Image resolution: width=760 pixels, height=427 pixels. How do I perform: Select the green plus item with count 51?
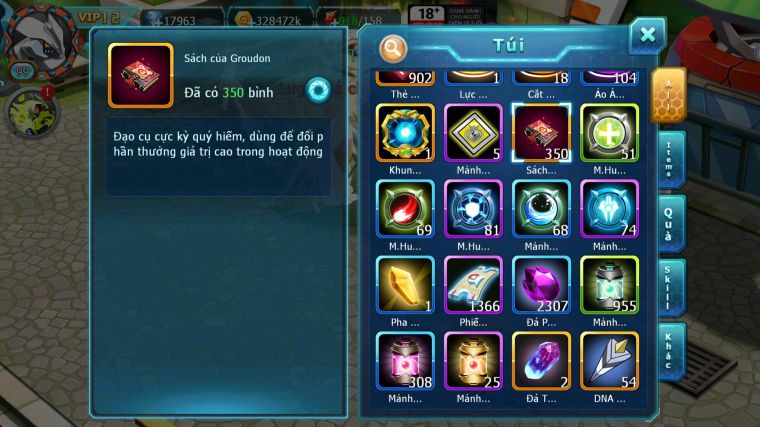(609, 133)
